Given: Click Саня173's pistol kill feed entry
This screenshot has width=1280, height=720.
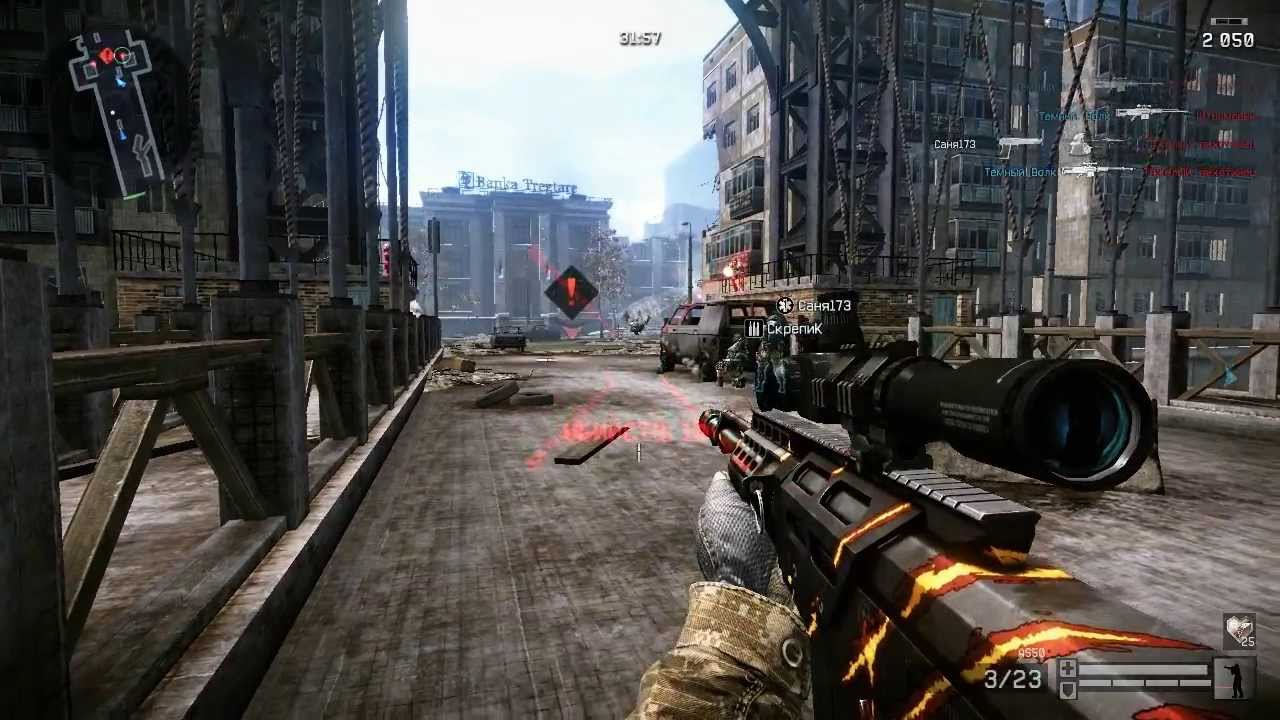Looking at the screenshot, I should point(1020,144).
